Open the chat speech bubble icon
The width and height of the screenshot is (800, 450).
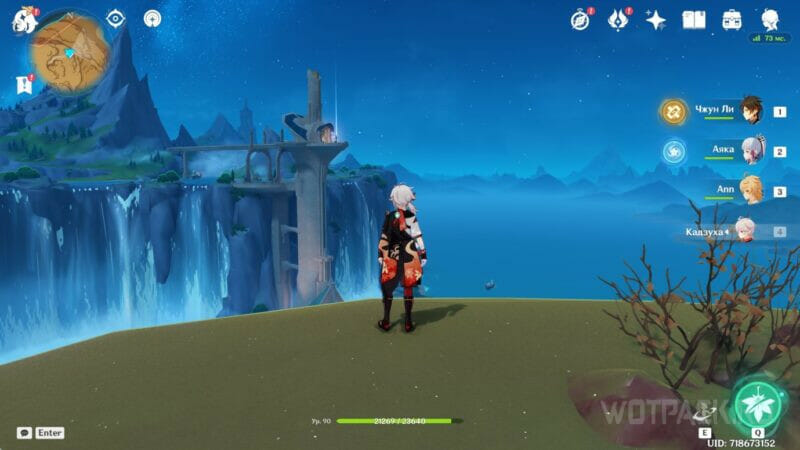[x=24, y=433]
